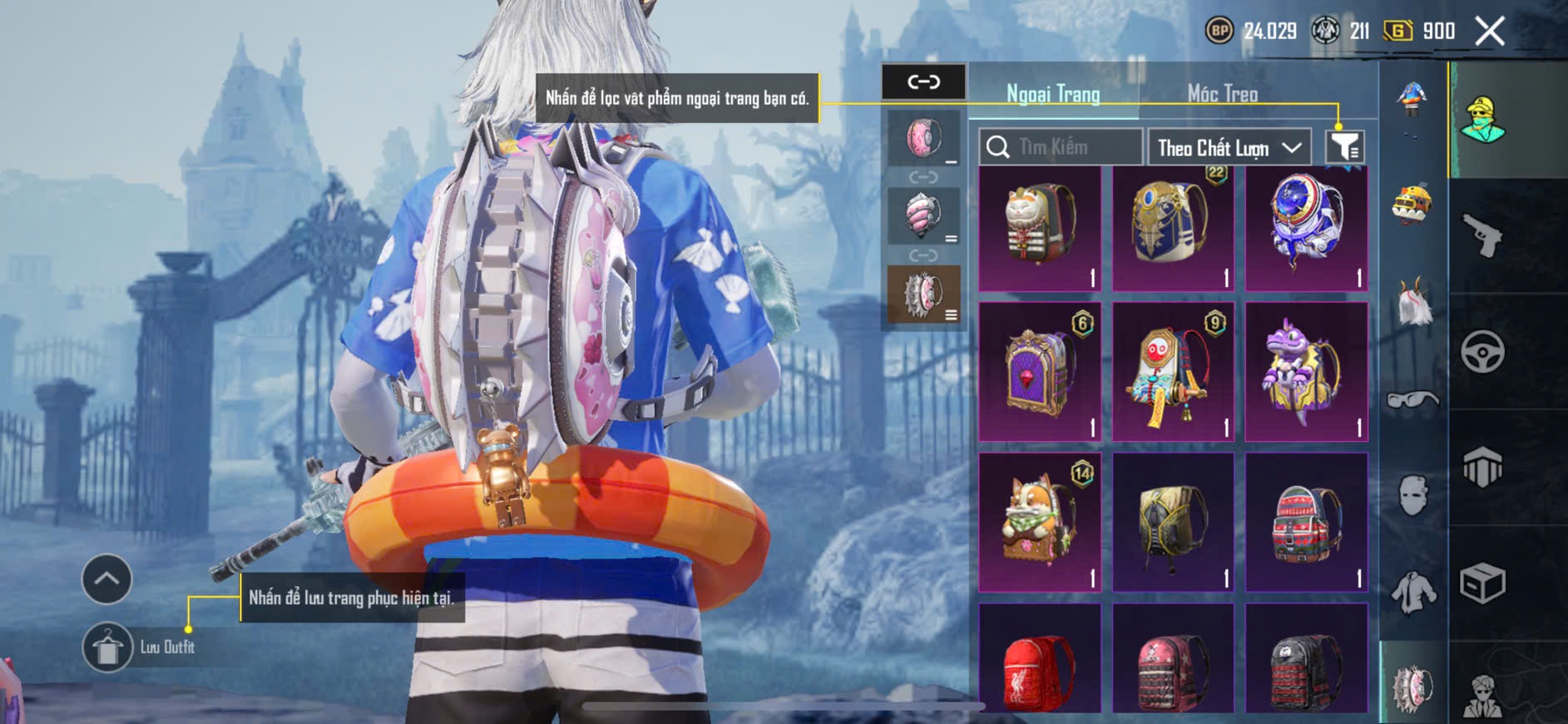Open the crate box category
This screenshot has width=1568, height=724.
coord(1483,583)
